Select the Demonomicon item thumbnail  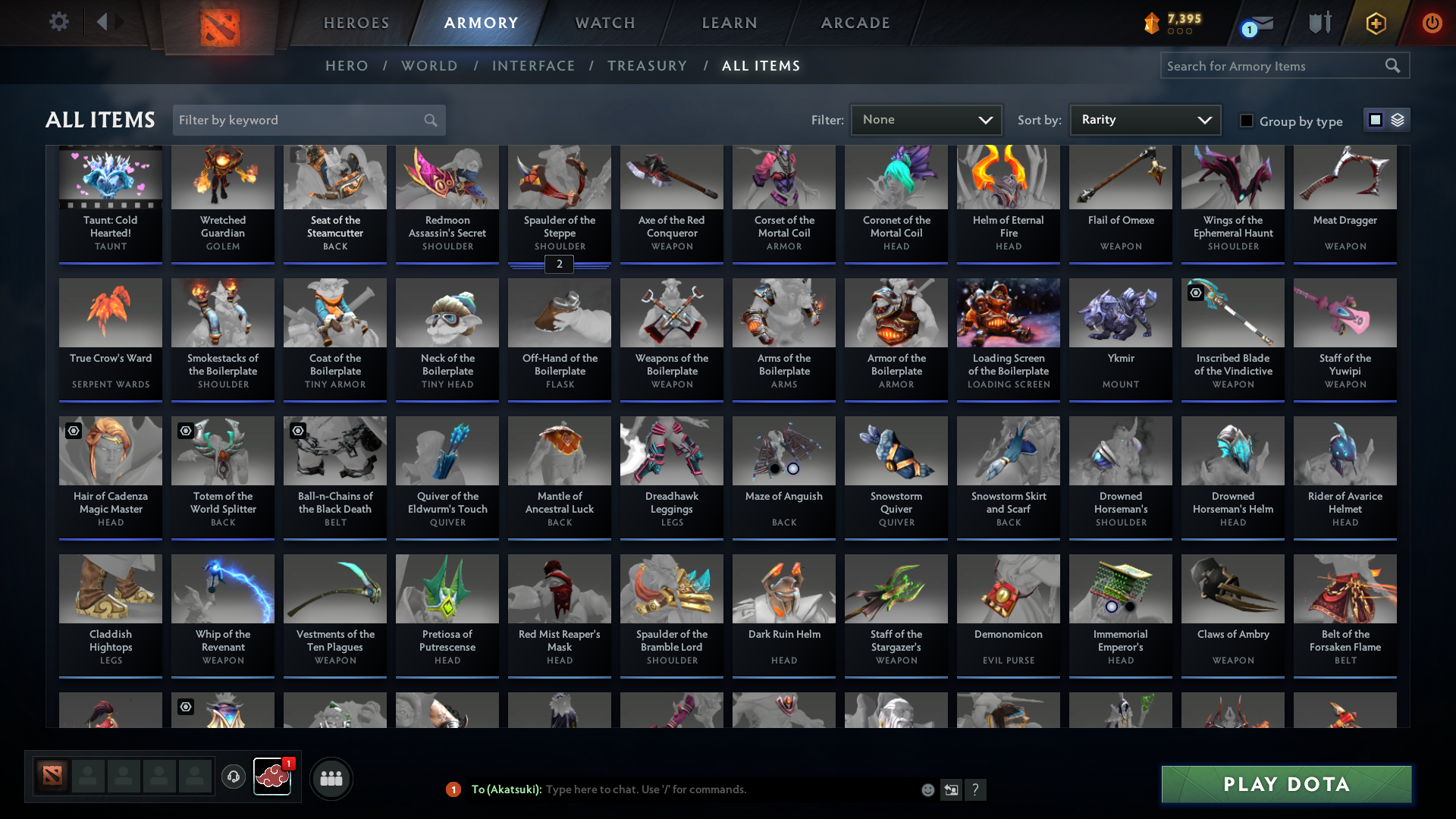1008,588
